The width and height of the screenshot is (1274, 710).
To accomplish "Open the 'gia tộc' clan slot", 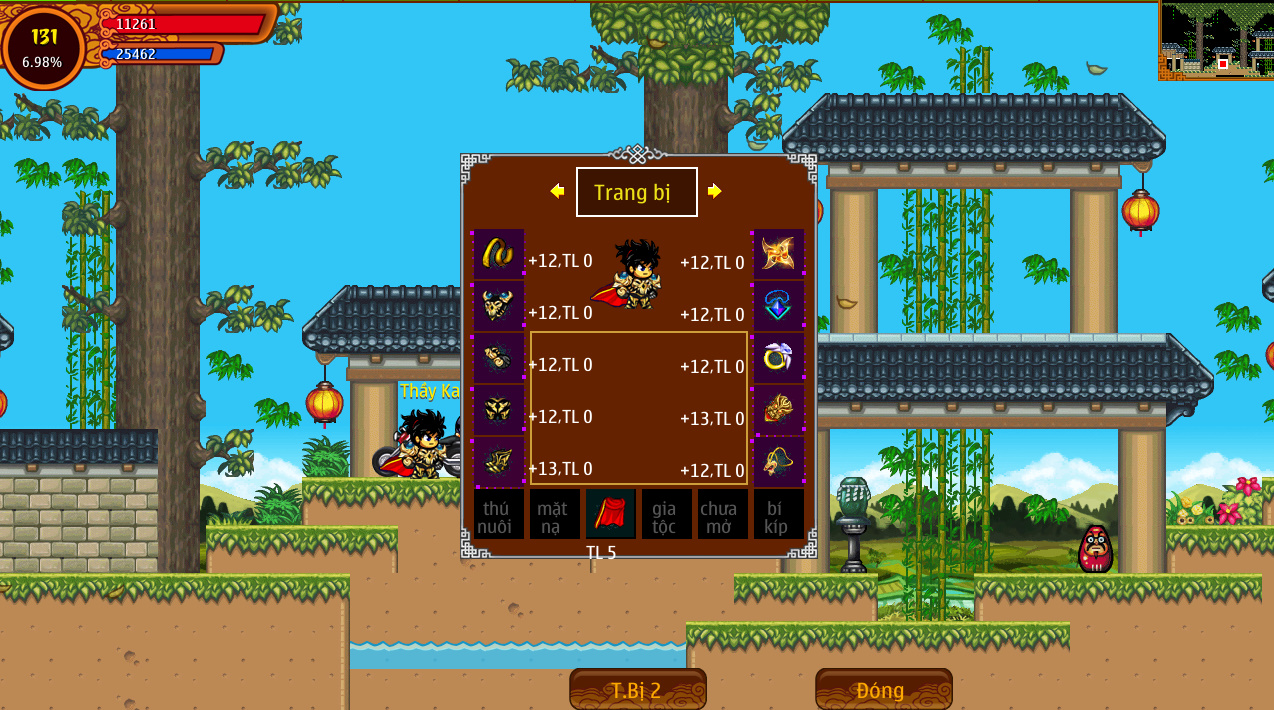I will pos(666,514).
